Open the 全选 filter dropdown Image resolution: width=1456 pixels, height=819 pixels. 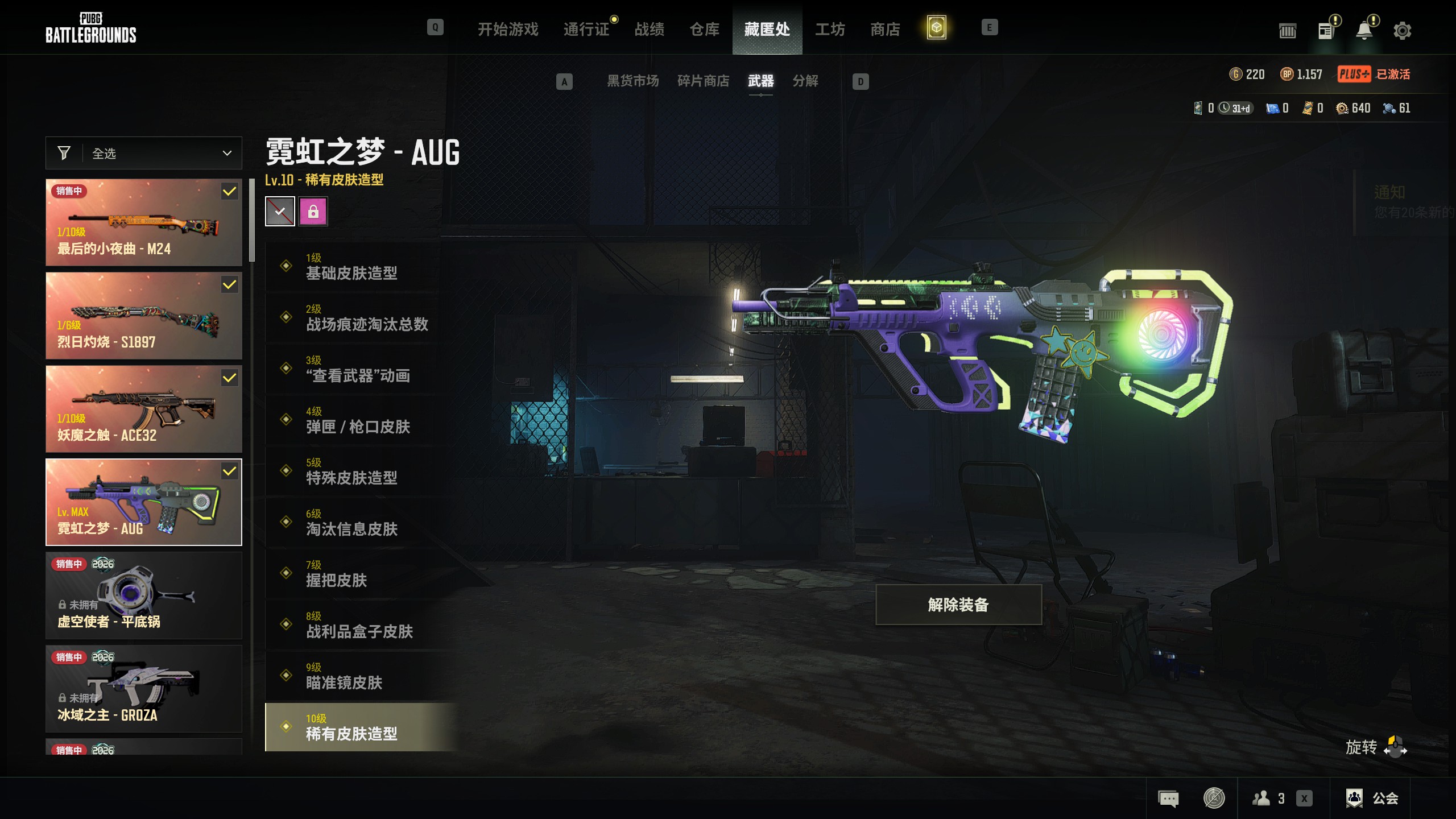[x=144, y=153]
